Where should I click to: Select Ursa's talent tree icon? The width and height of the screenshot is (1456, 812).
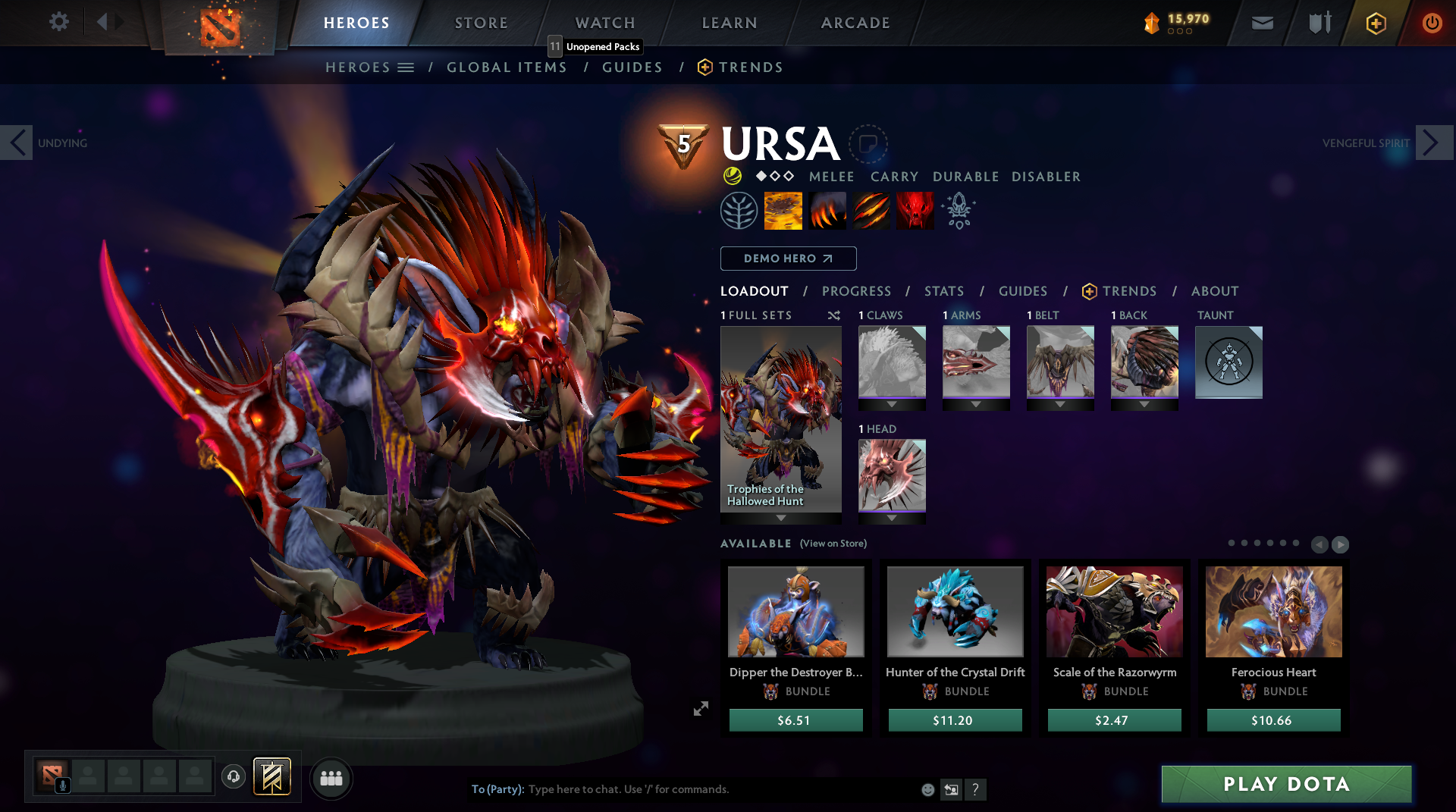pos(739,210)
